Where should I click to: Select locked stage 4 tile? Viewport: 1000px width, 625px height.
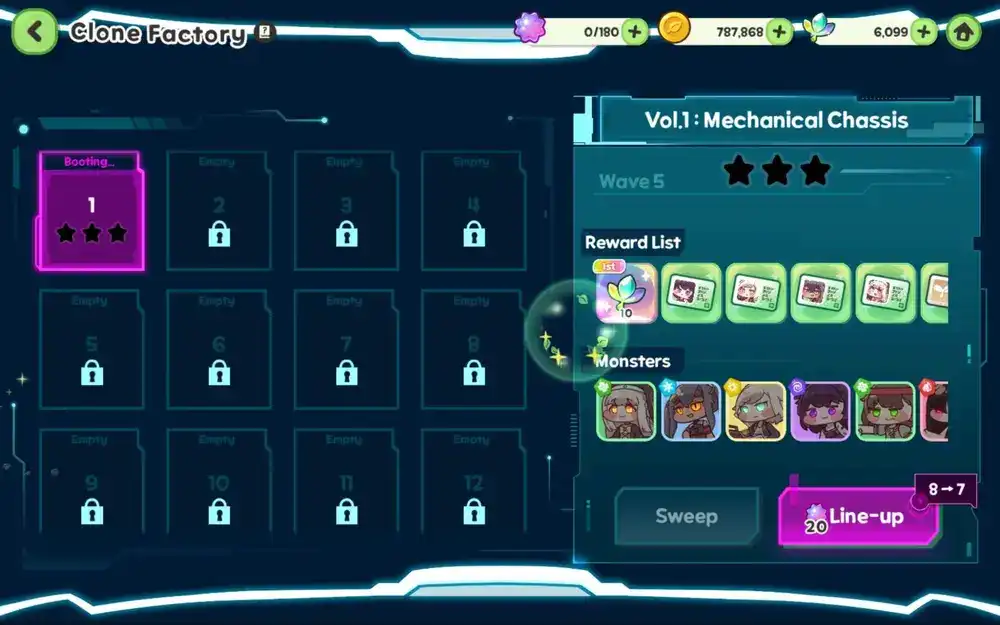[x=474, y=211]
